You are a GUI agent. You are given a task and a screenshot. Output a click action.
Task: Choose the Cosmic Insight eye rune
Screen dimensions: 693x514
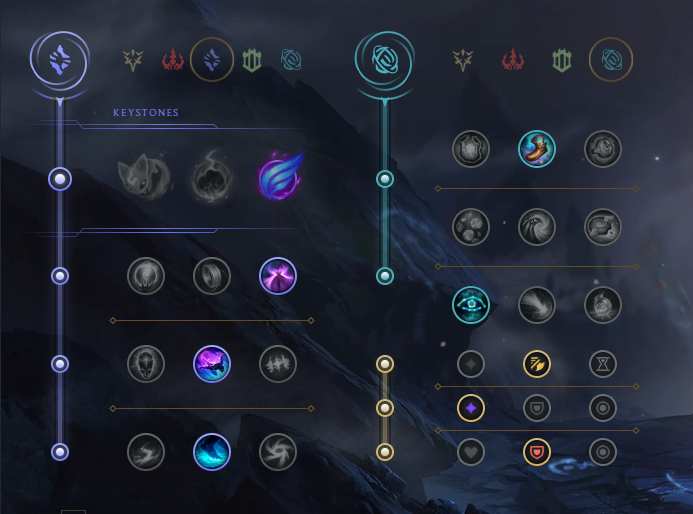click(471, 305)
